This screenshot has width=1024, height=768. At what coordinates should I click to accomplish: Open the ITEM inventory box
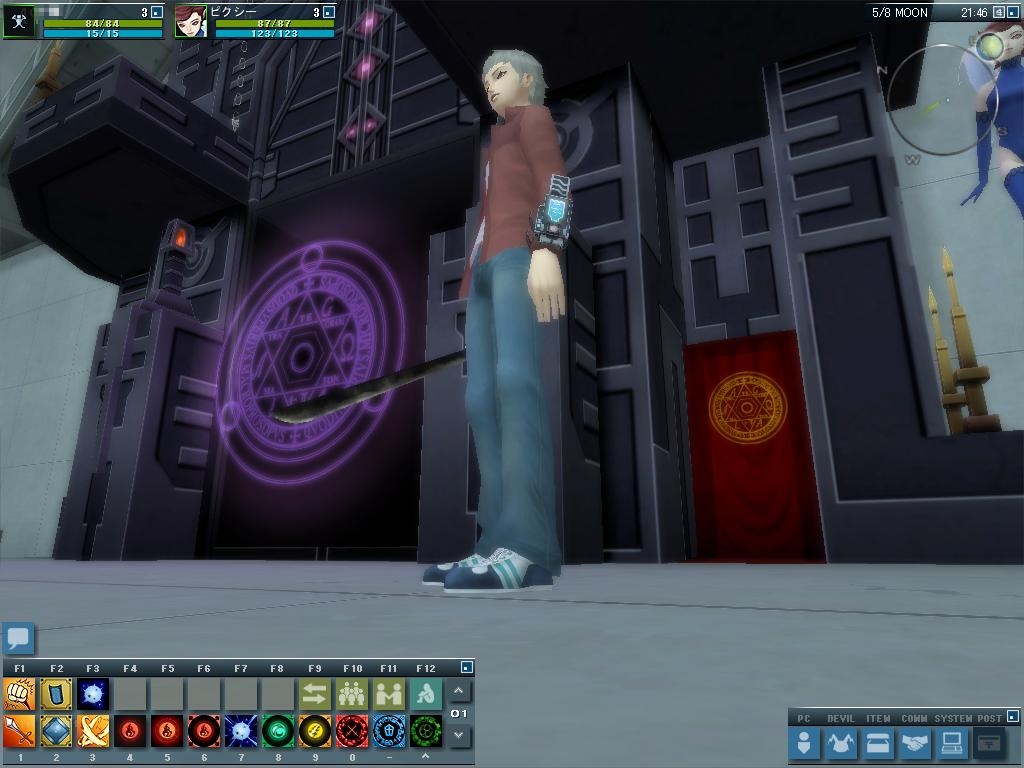coord(878,743)
